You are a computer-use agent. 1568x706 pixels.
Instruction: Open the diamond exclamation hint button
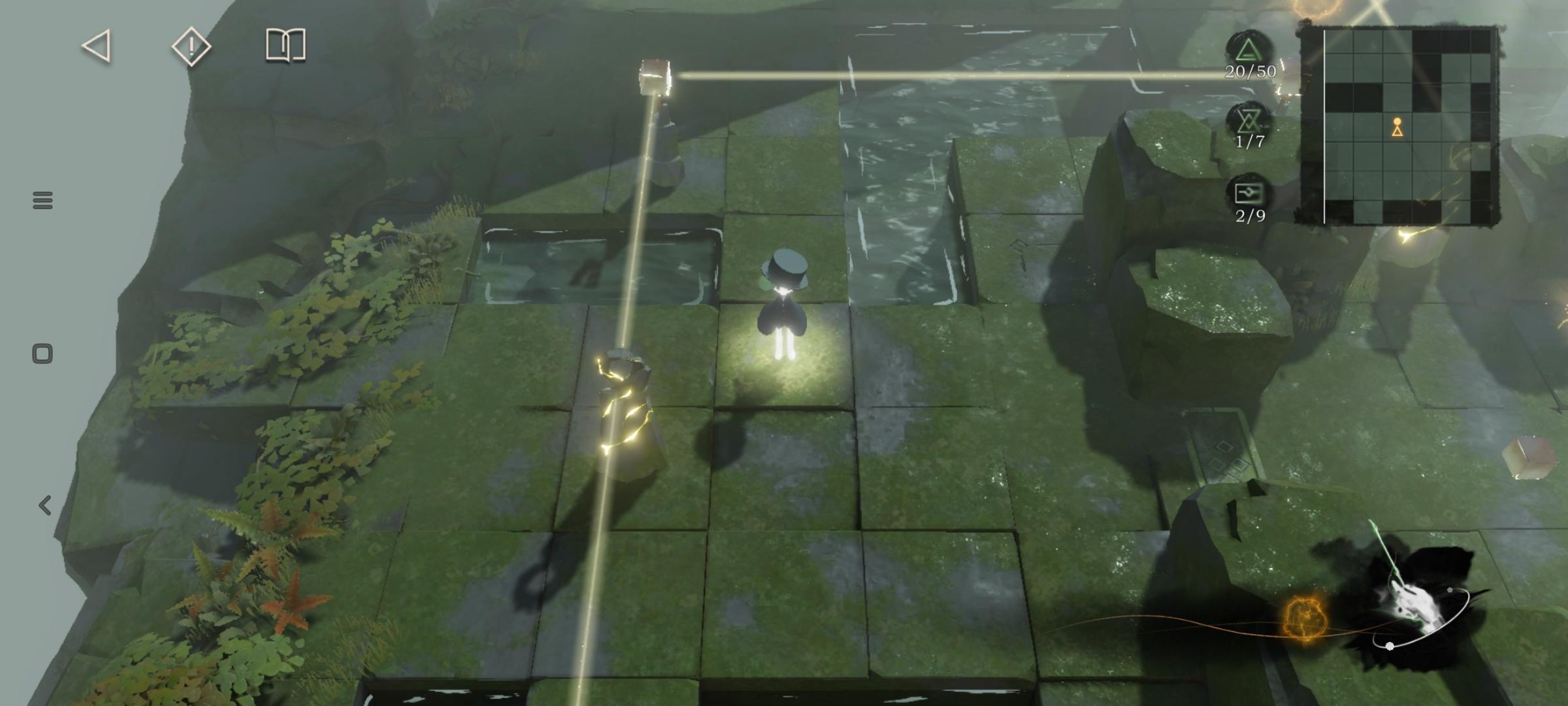click(x=191, y=46)
